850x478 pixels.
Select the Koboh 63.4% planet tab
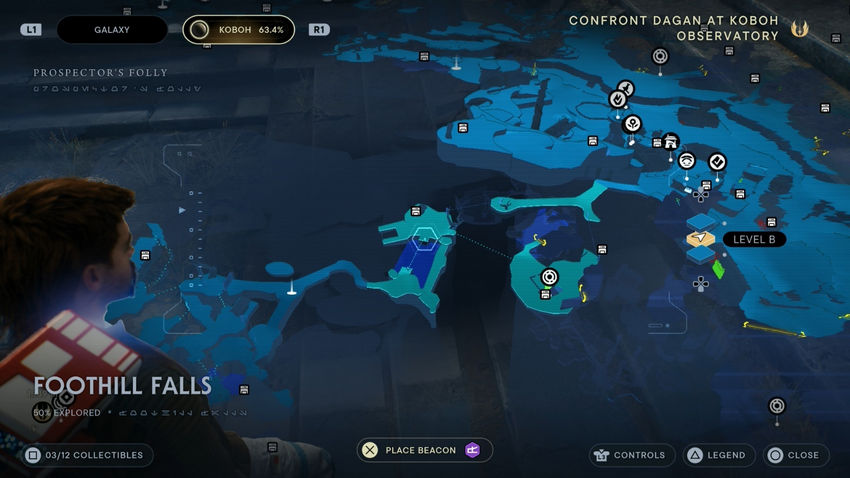[x=239, y=30]
